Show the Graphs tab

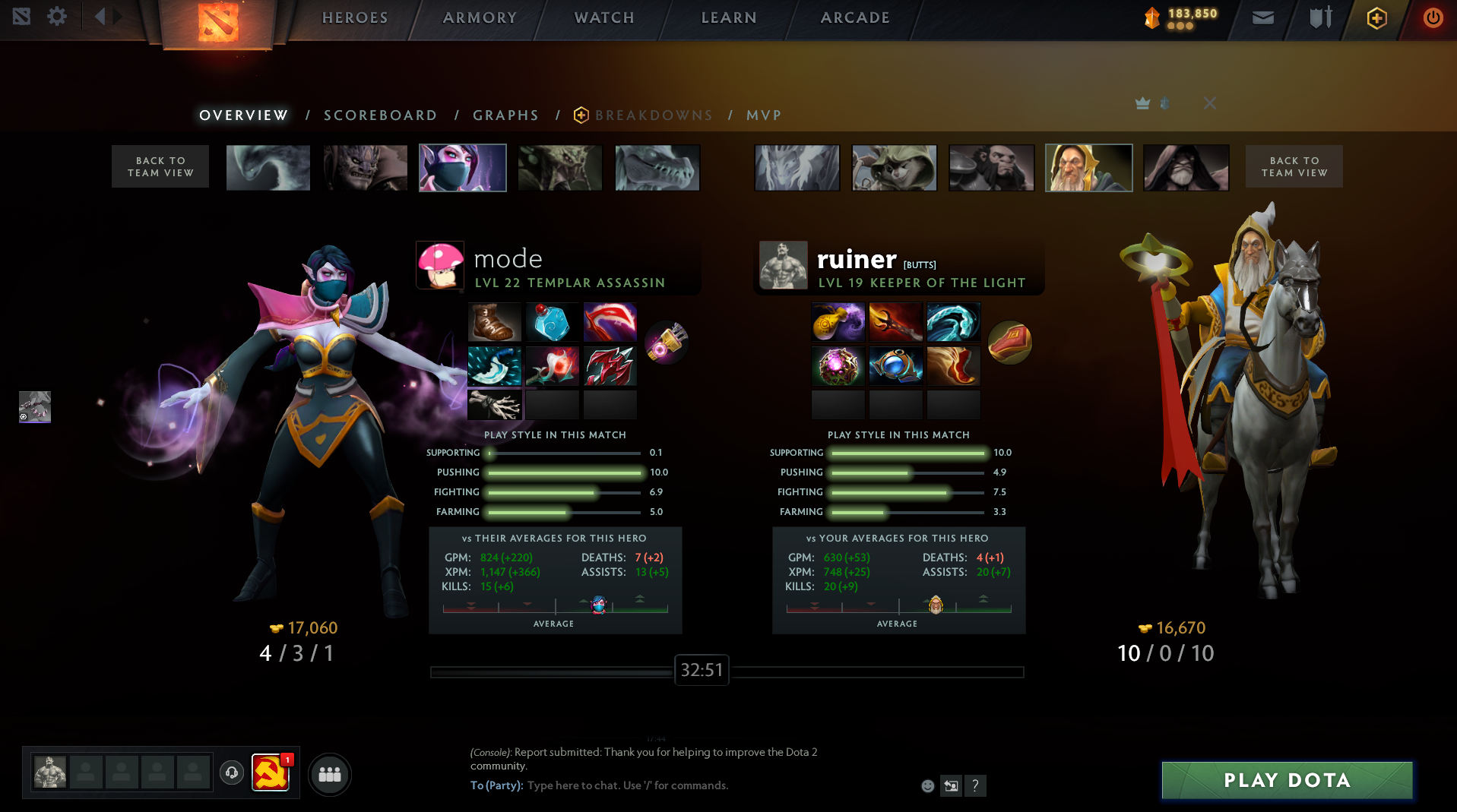(x=505, y=115)
